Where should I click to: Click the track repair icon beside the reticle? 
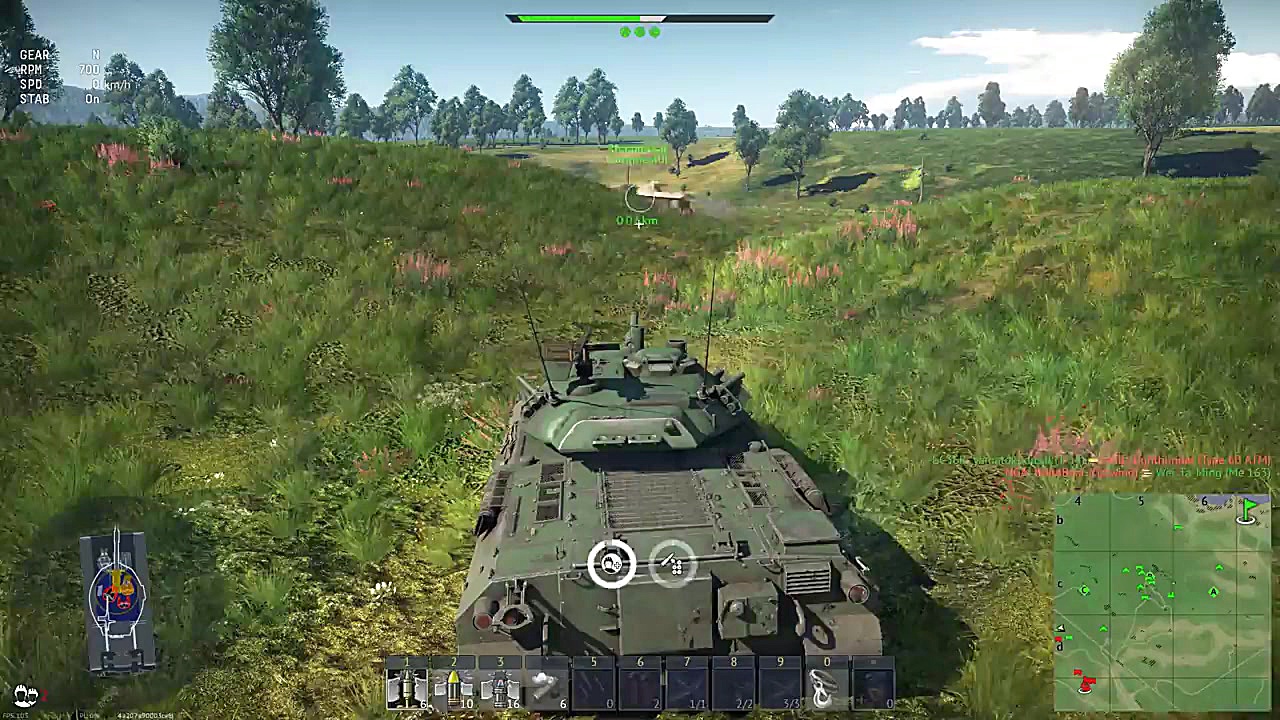[x=673, y=563]
